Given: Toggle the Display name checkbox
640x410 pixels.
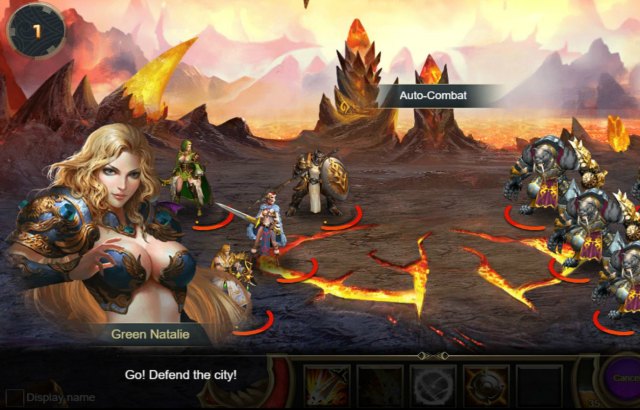Looking at the screenshot, I should pyautogui.click(x=15, y=397).
